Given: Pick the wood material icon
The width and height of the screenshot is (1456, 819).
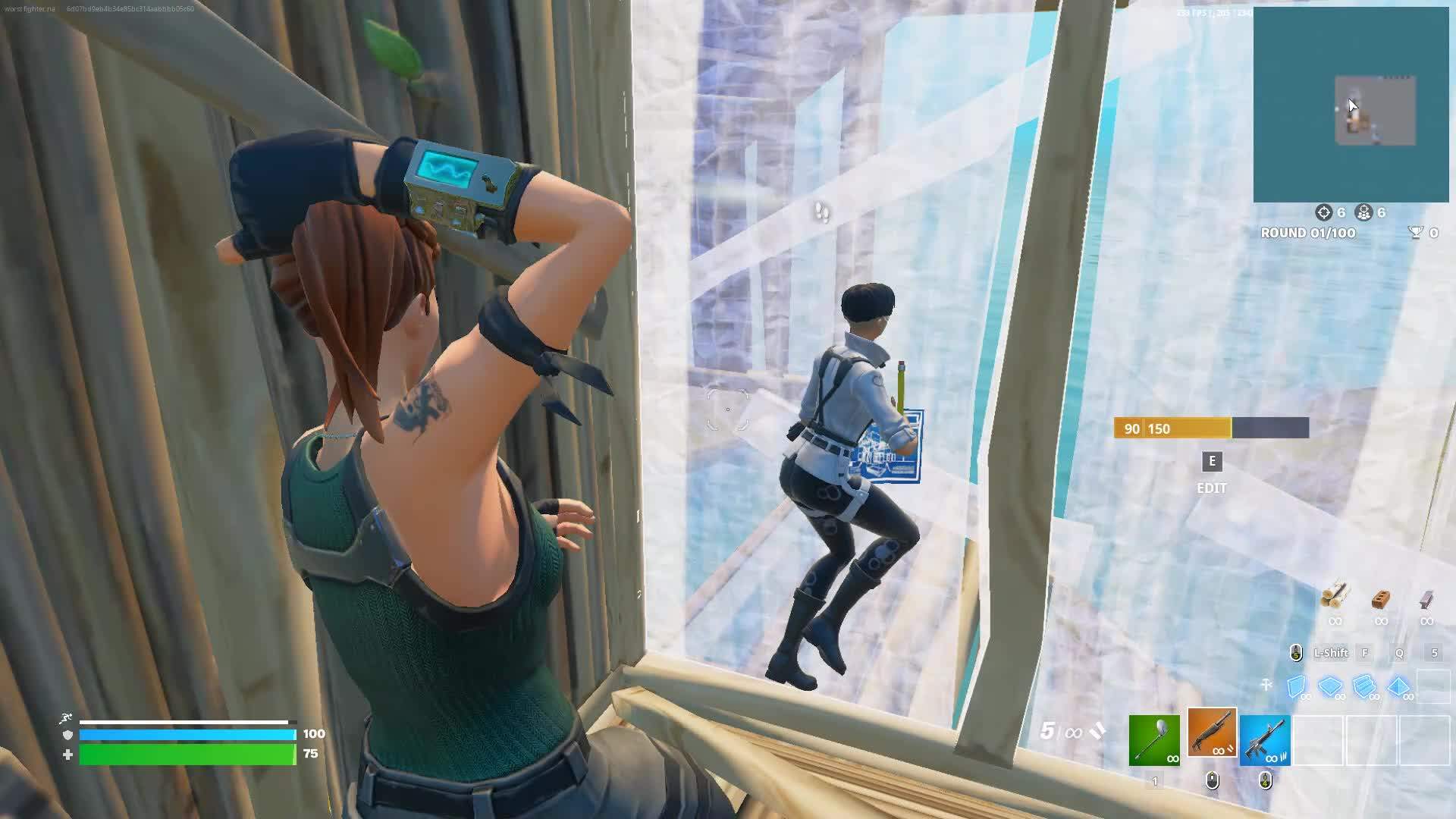Looking at the screenshot, I should [x=1335, y=598].
